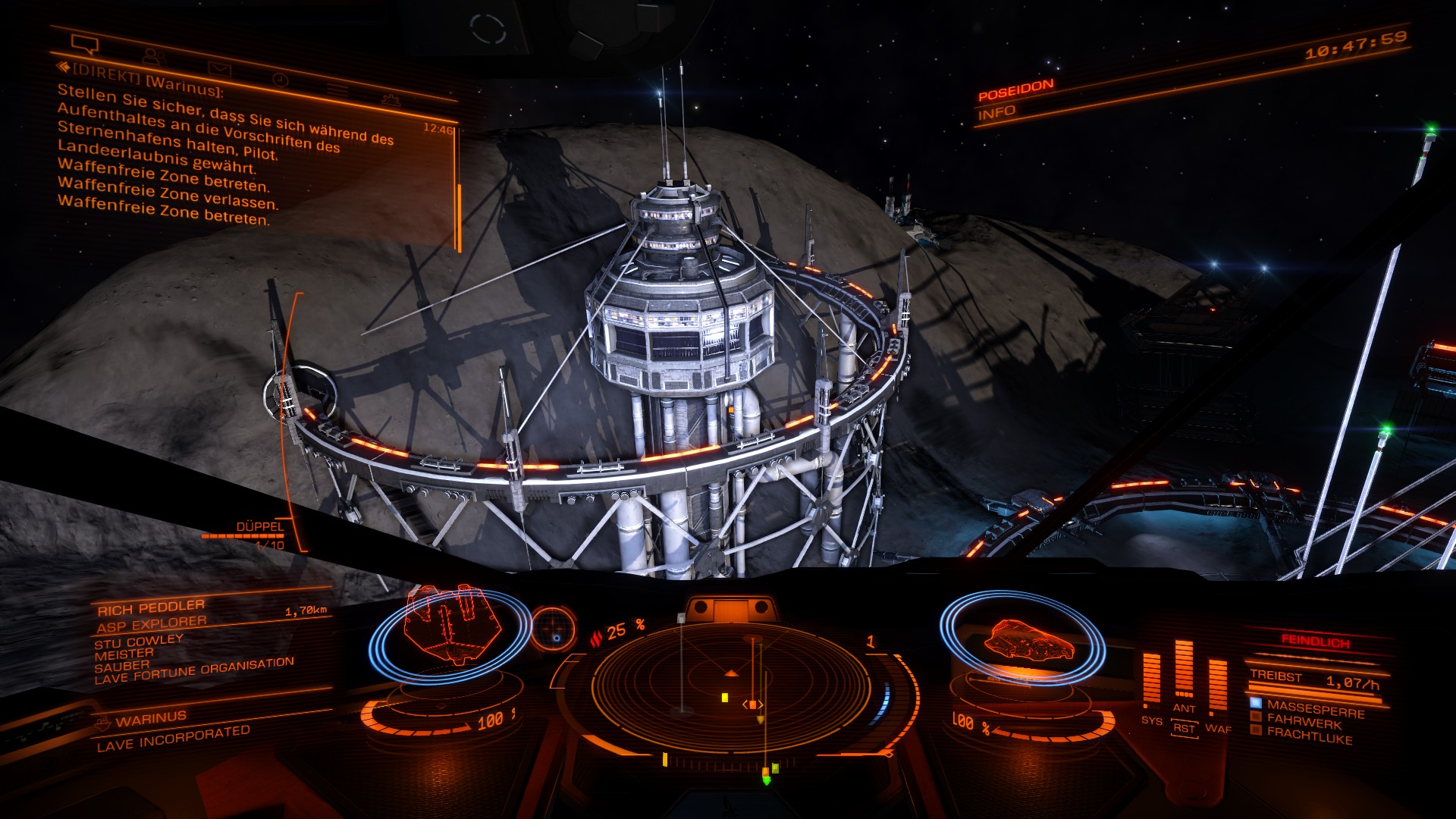The width and height of the screenshot is (1456, 819).
Task: Open the chat bubble comms tab
Action: tap(85, 43)
